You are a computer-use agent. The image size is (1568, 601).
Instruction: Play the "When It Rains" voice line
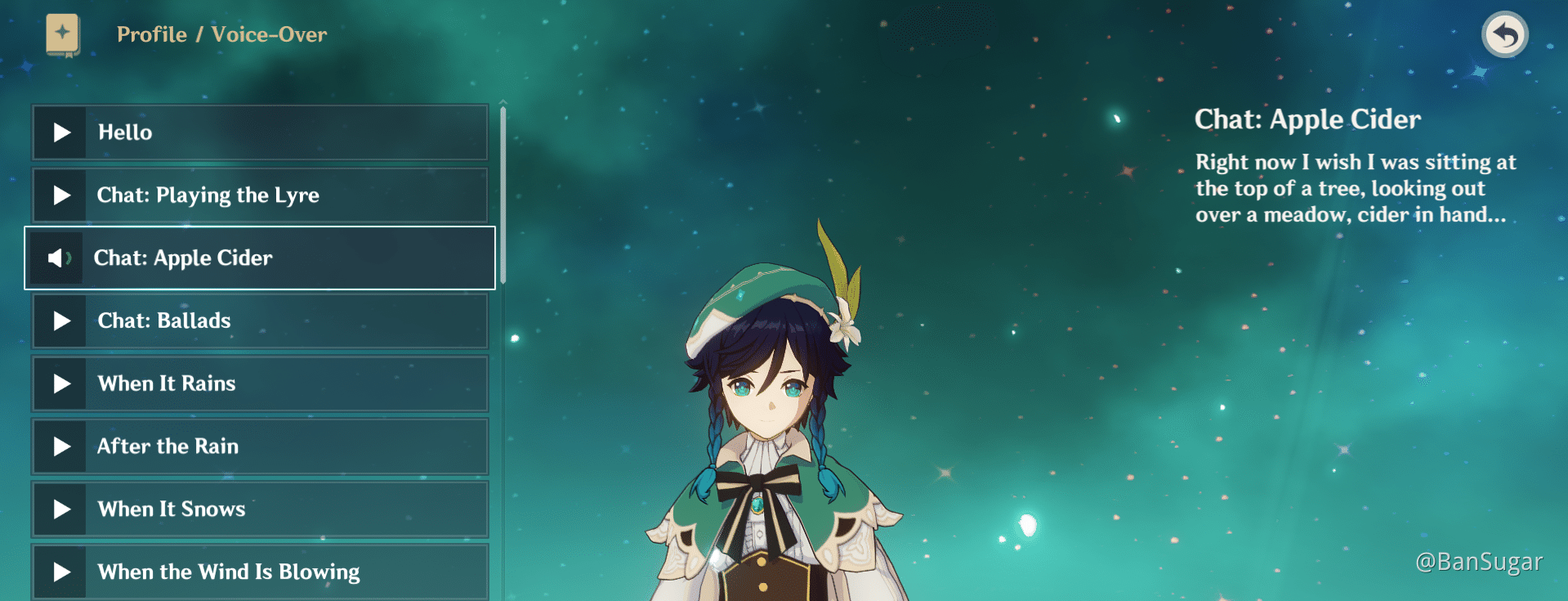coord(60,383)
